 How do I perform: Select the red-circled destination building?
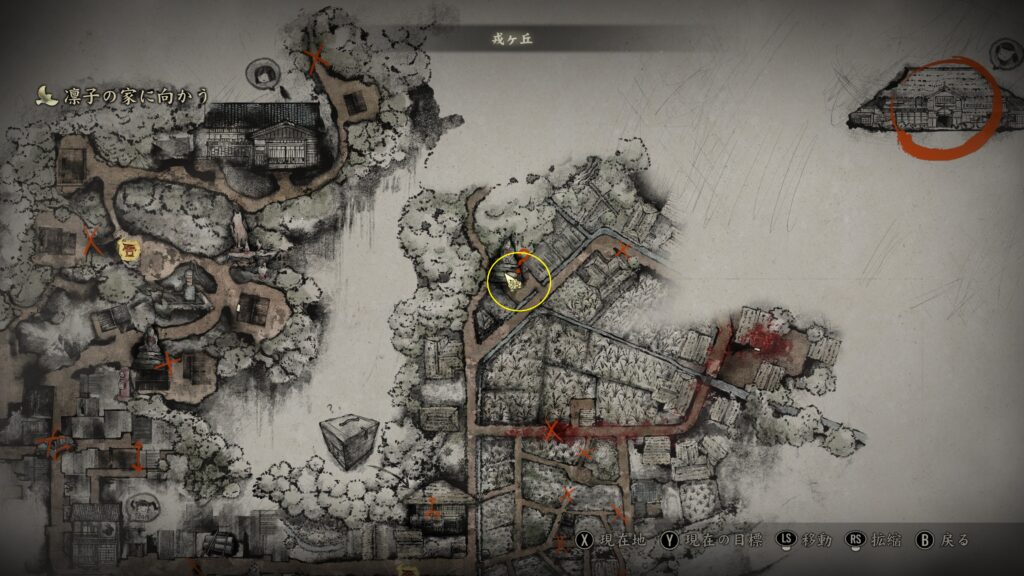point(944,107)
